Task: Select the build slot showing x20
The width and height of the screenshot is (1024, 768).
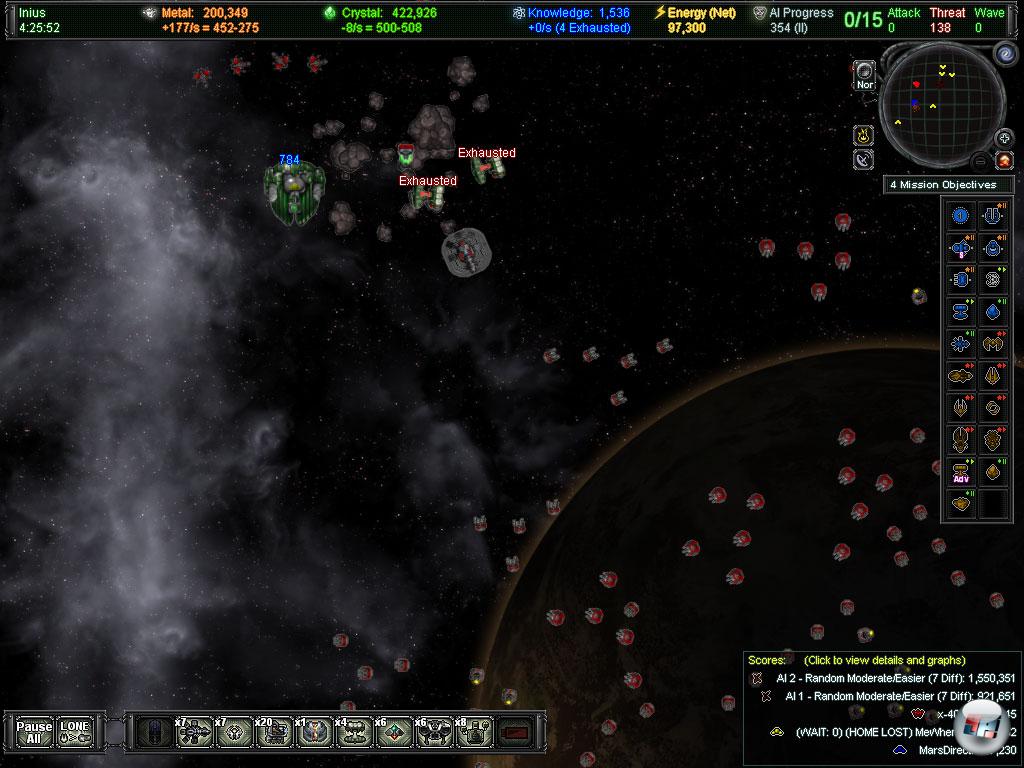Action: coord(272,733)
